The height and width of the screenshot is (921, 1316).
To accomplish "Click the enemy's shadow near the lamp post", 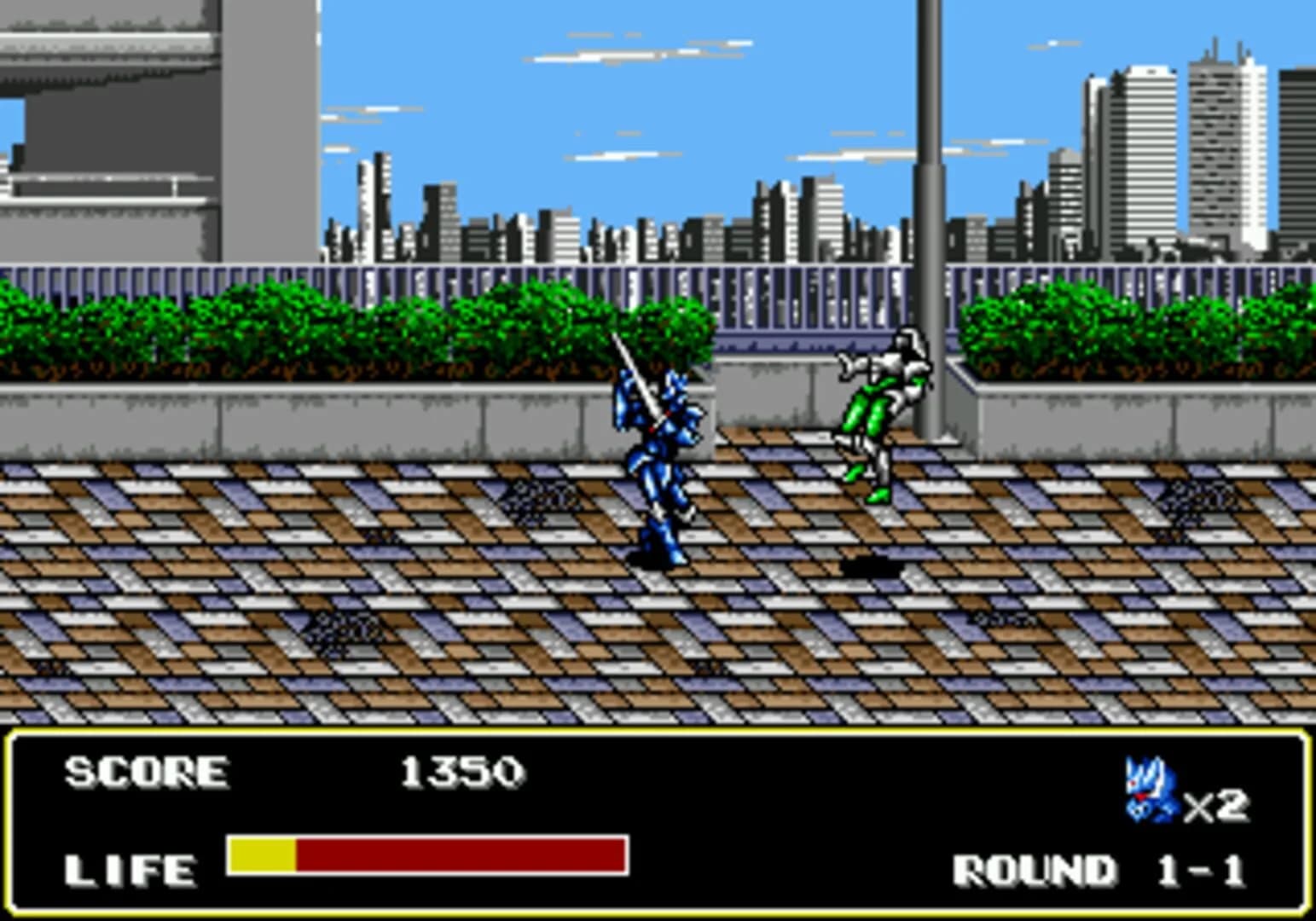I will pyautogui.click(x=870, y=563).
